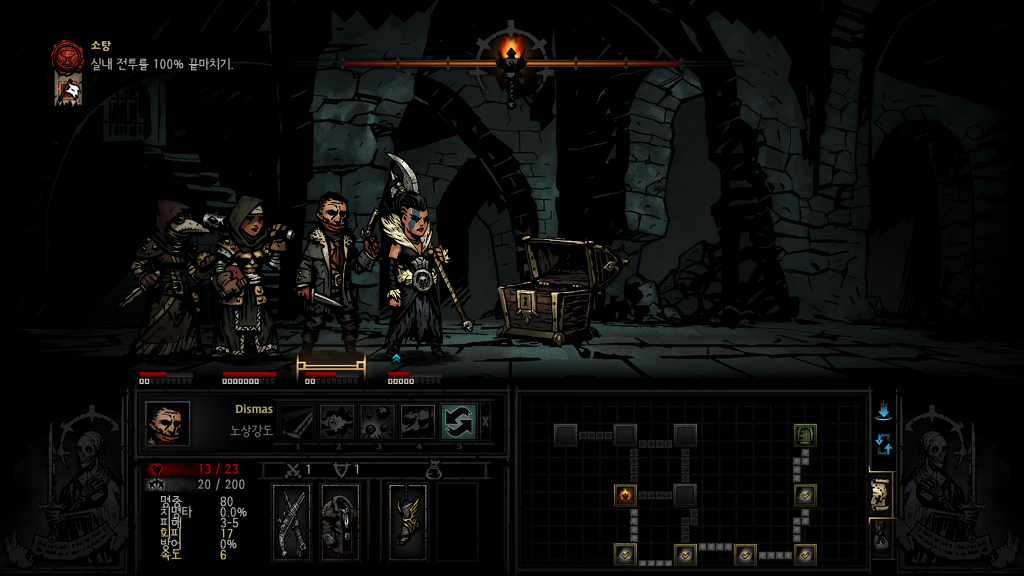Select the unexplored room at map's top left

click(x=565, y=435)
